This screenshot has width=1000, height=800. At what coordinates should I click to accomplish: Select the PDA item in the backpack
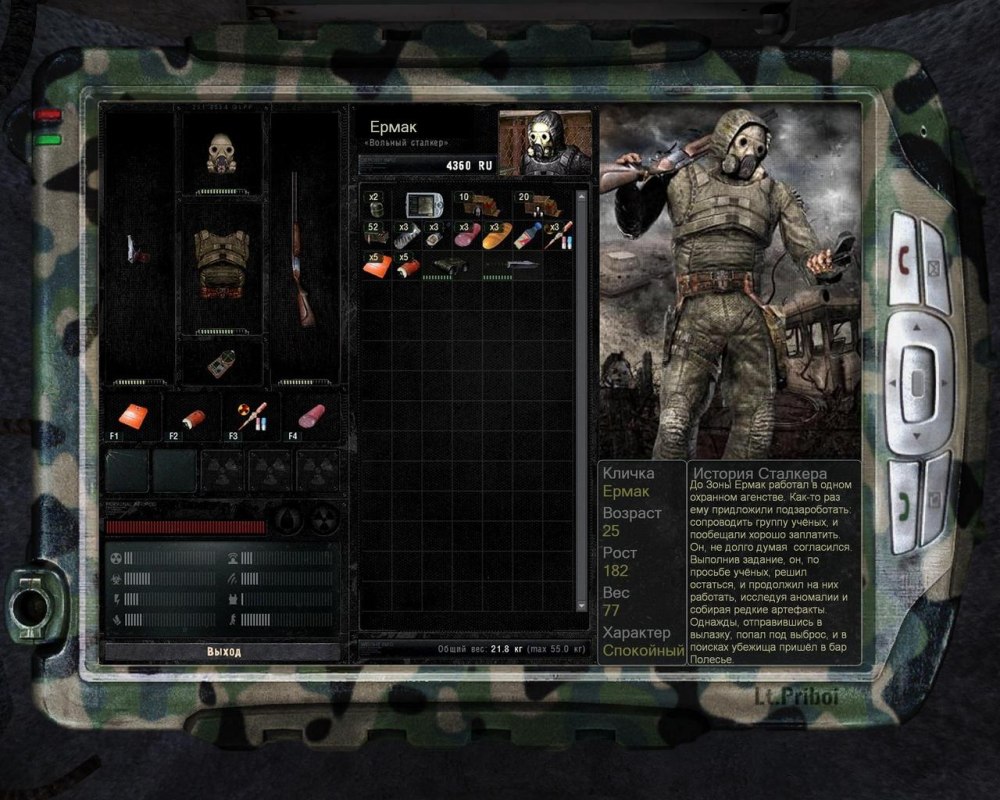tap(423, 205)
